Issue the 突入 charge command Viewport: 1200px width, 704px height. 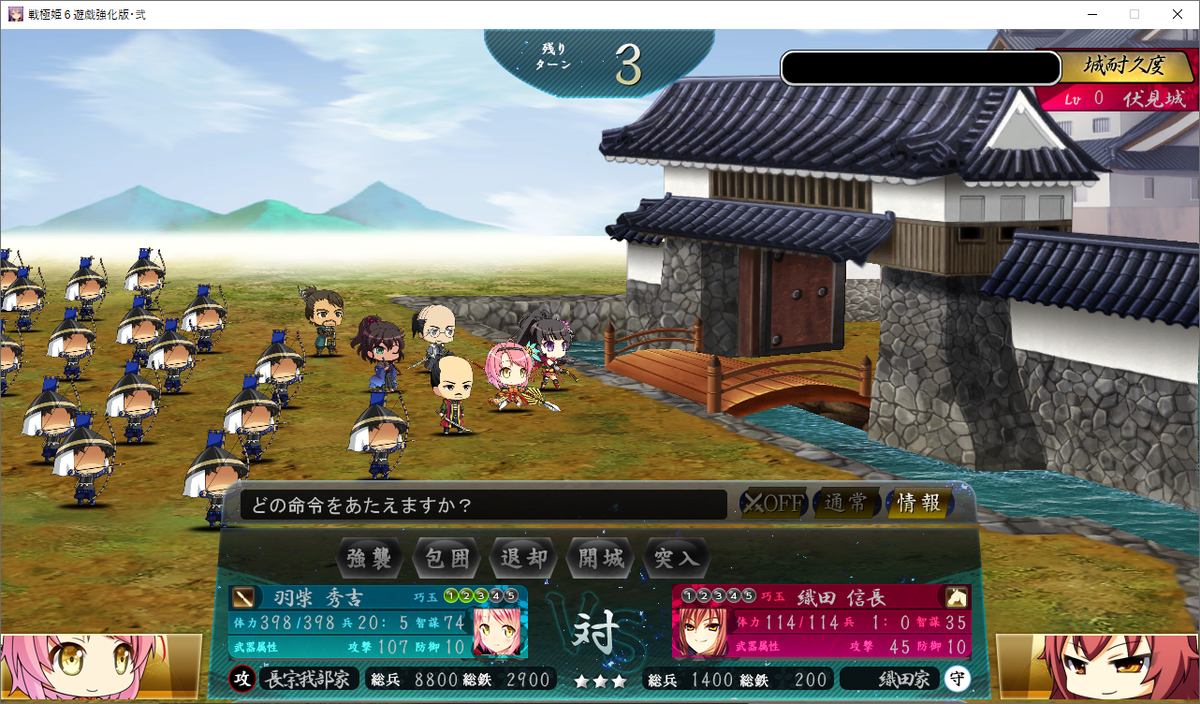click(677, 558)
